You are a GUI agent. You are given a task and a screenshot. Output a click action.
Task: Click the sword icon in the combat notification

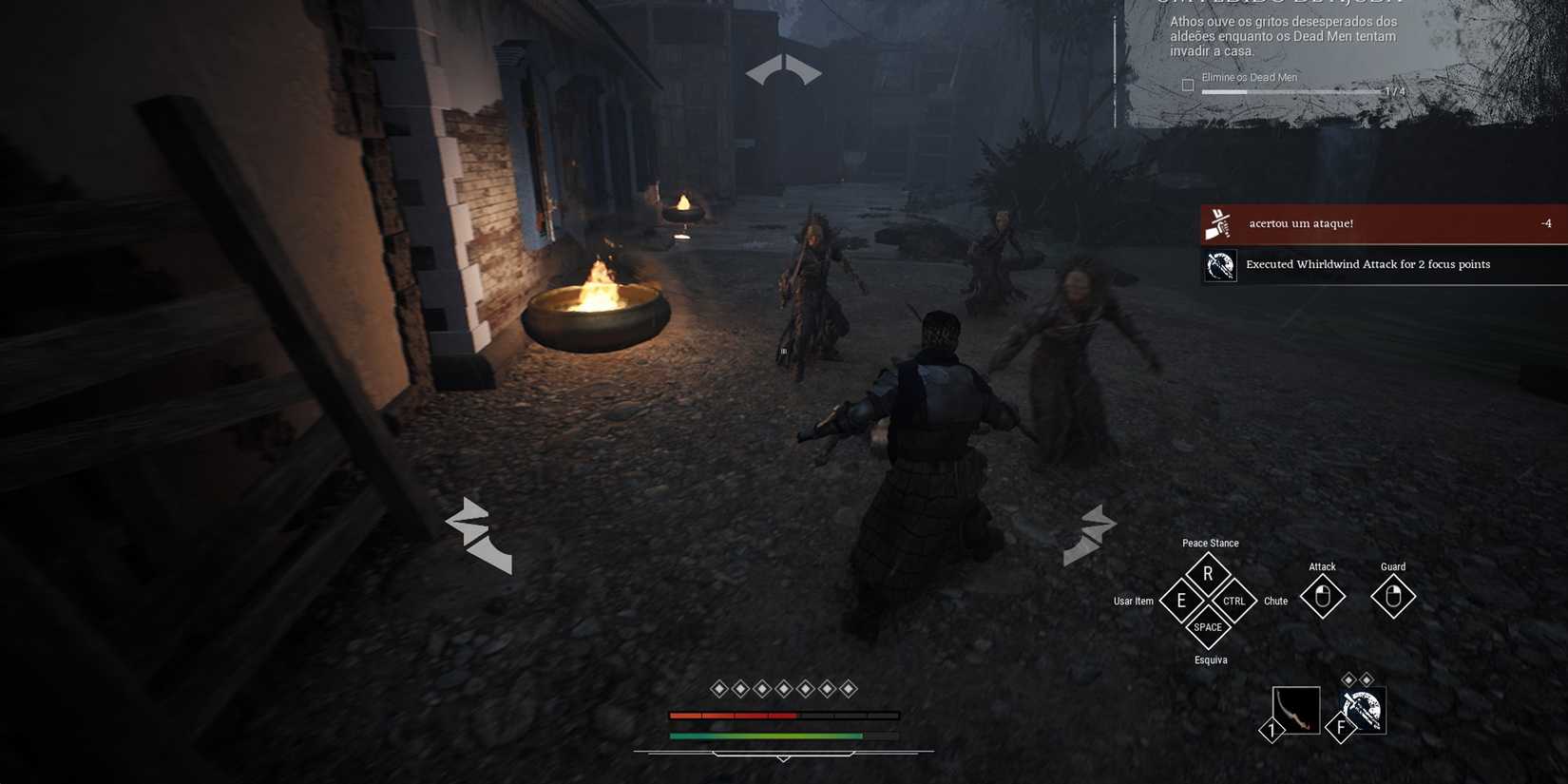(1219, 222)
